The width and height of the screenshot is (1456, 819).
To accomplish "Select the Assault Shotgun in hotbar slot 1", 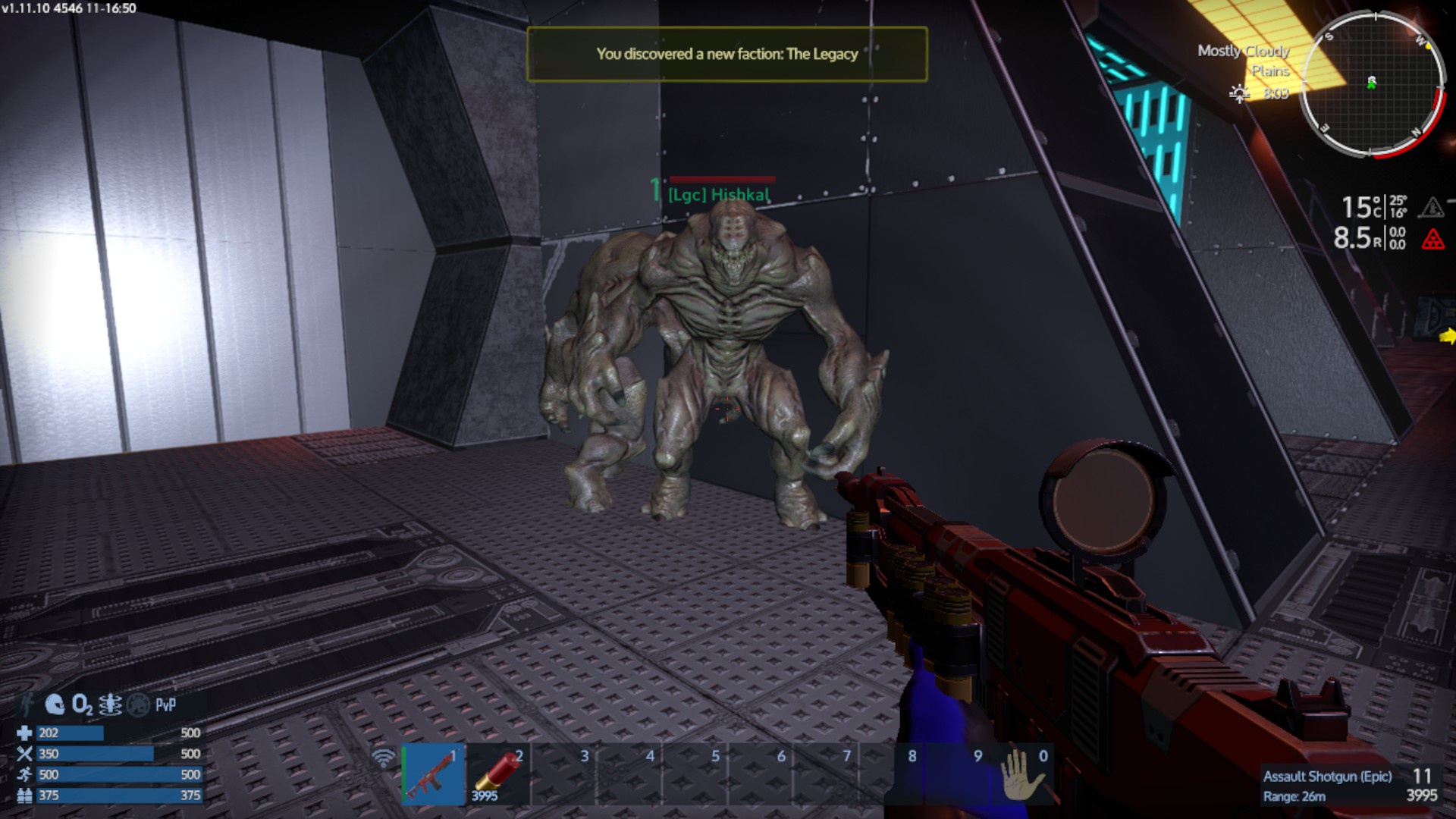I will point(433,774).
